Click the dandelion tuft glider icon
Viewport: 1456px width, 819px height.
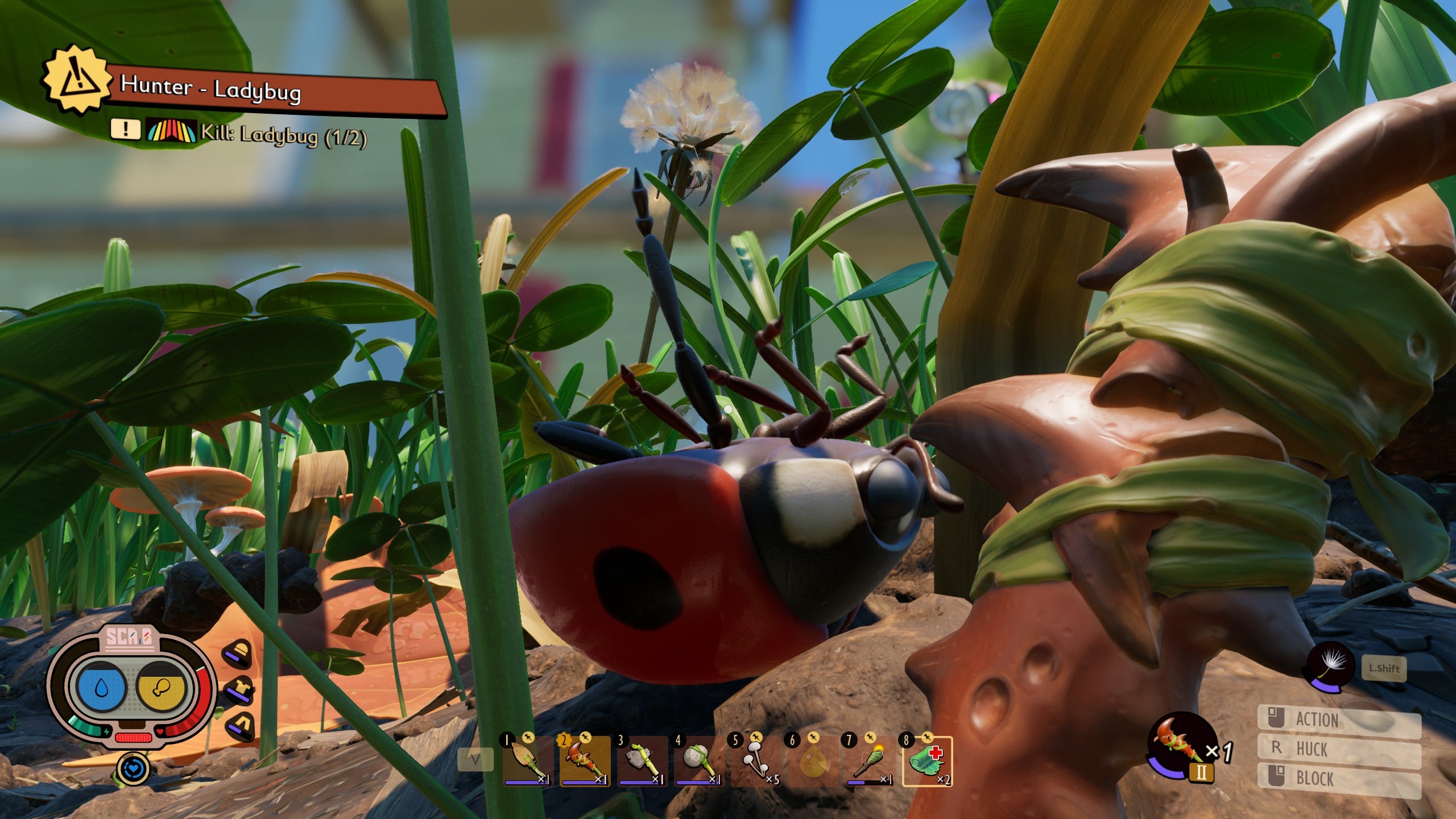[x=1330, y=667]
